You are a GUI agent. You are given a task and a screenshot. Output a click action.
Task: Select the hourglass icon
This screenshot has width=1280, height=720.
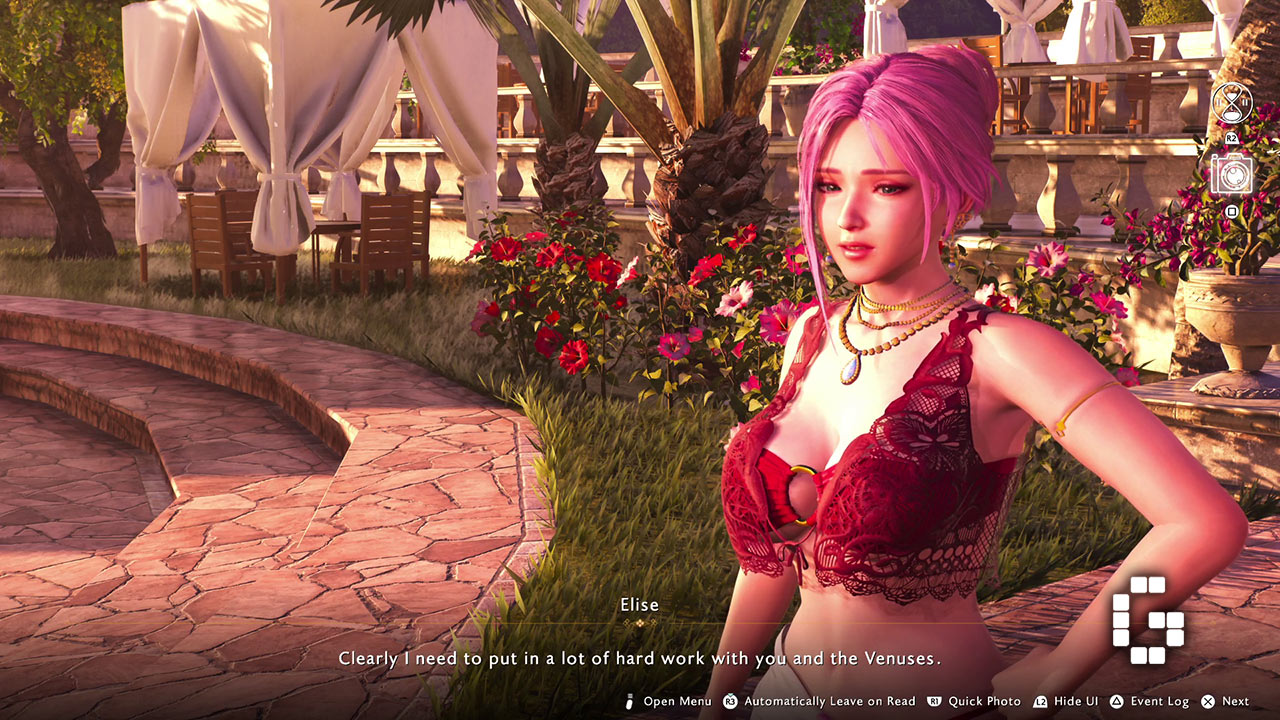pyautogui.click(x=1231, y=103)
